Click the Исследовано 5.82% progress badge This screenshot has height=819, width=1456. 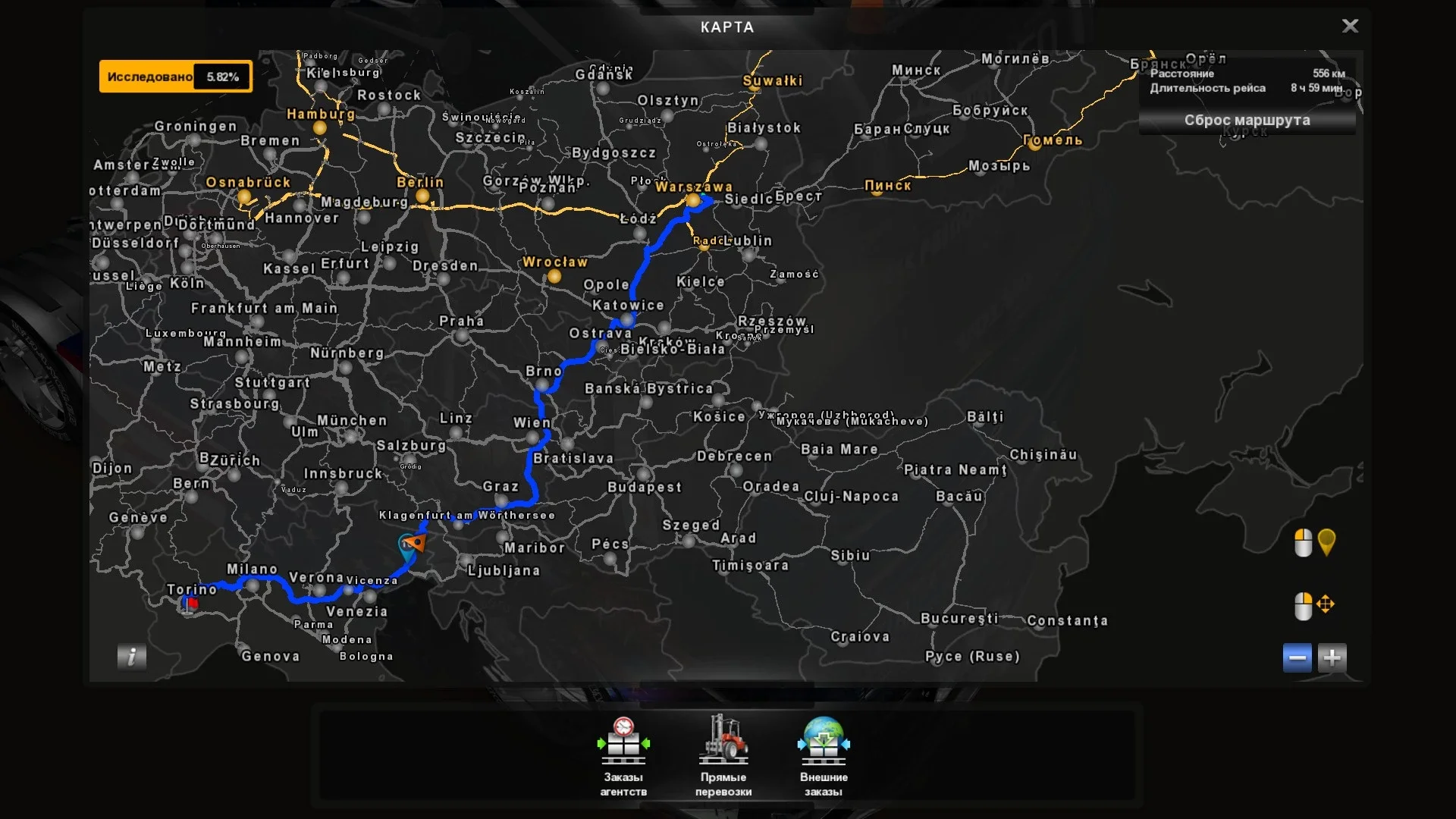(175, 76)
